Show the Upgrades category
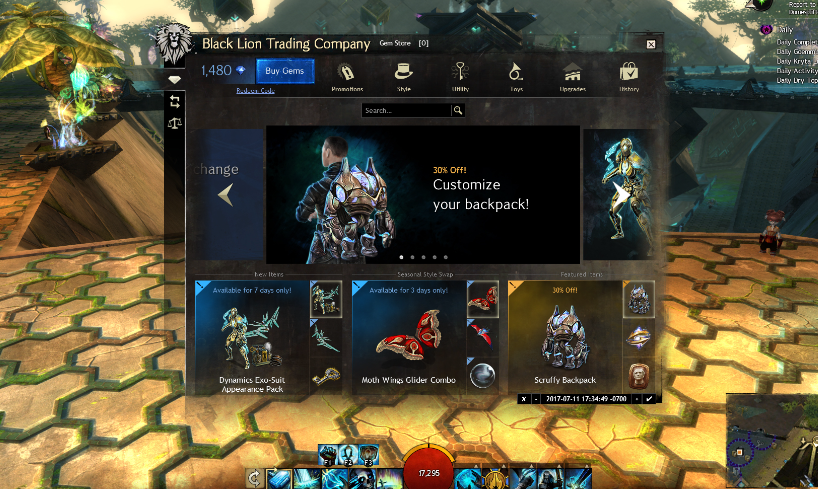Screen dimensions: 818x489 pos(573,74)
